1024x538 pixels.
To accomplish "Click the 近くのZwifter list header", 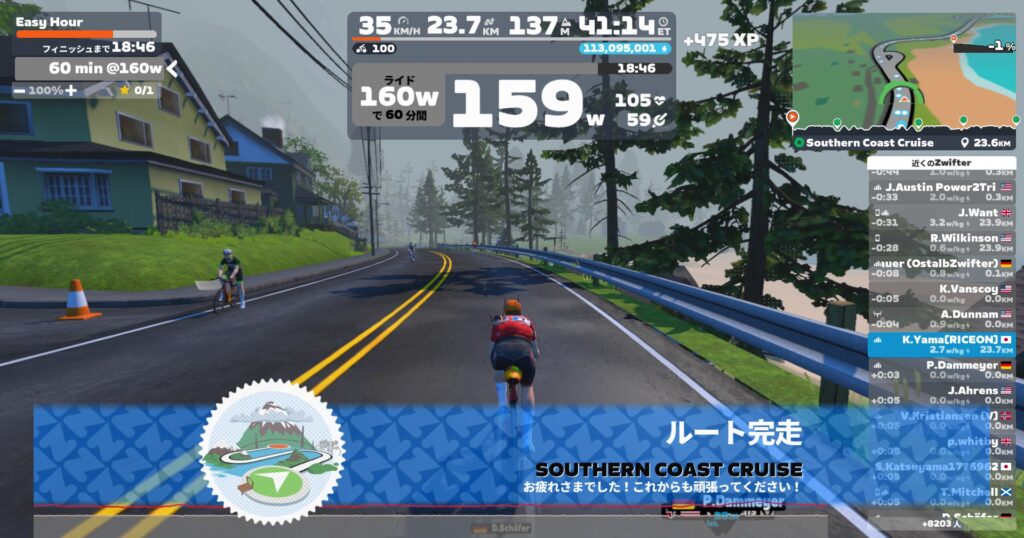I will (x=941, y=163).
